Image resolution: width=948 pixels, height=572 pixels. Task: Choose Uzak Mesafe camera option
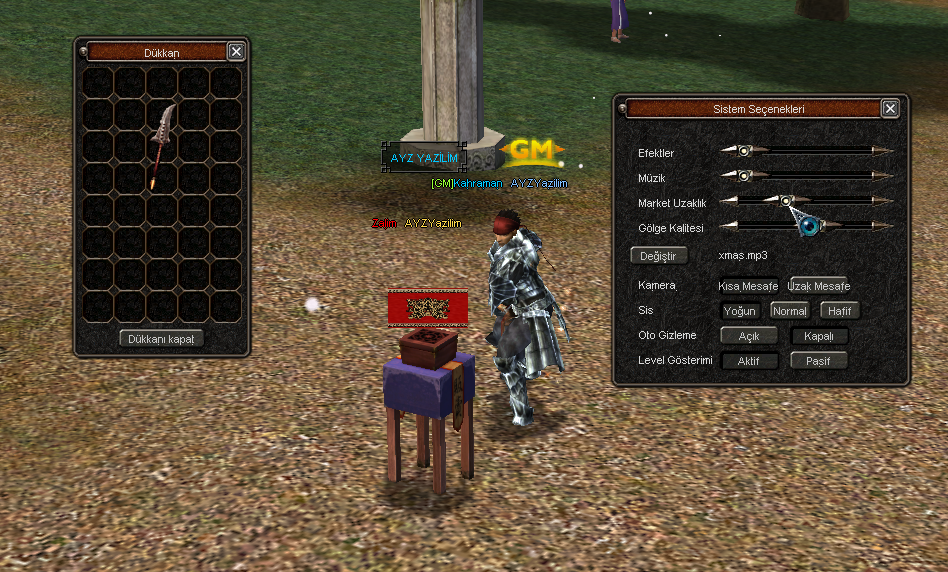coord(818,286)
